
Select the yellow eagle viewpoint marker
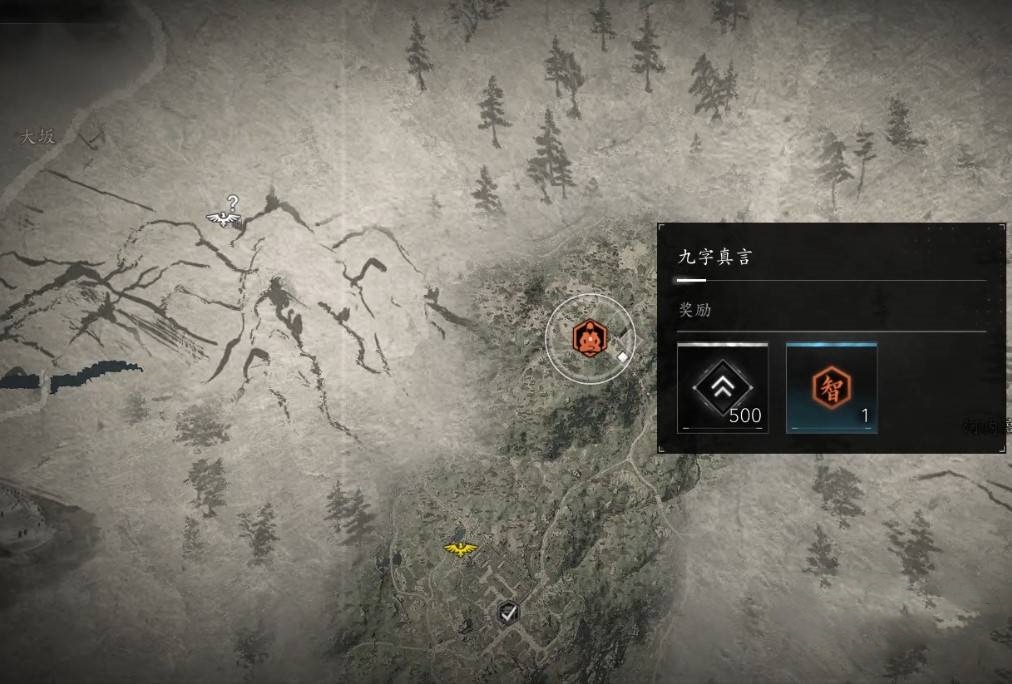tap(459, 548)
